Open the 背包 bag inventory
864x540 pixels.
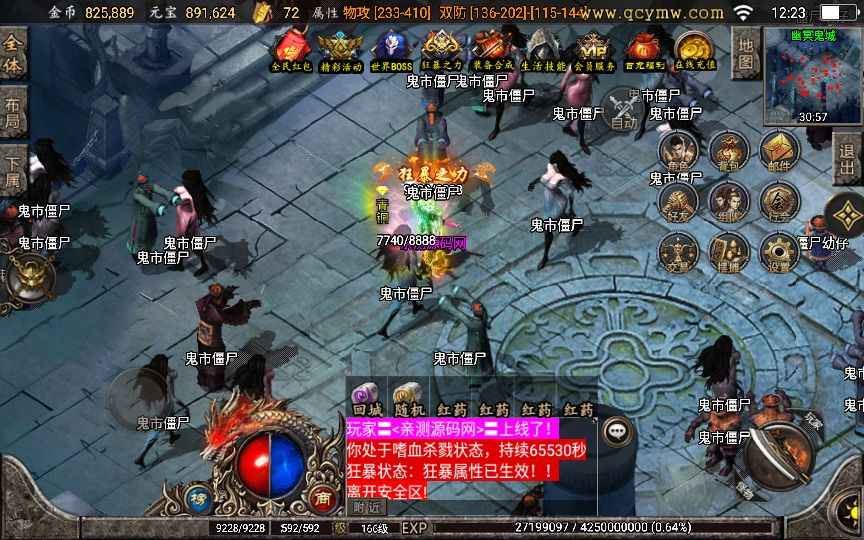tap(729, 153)
